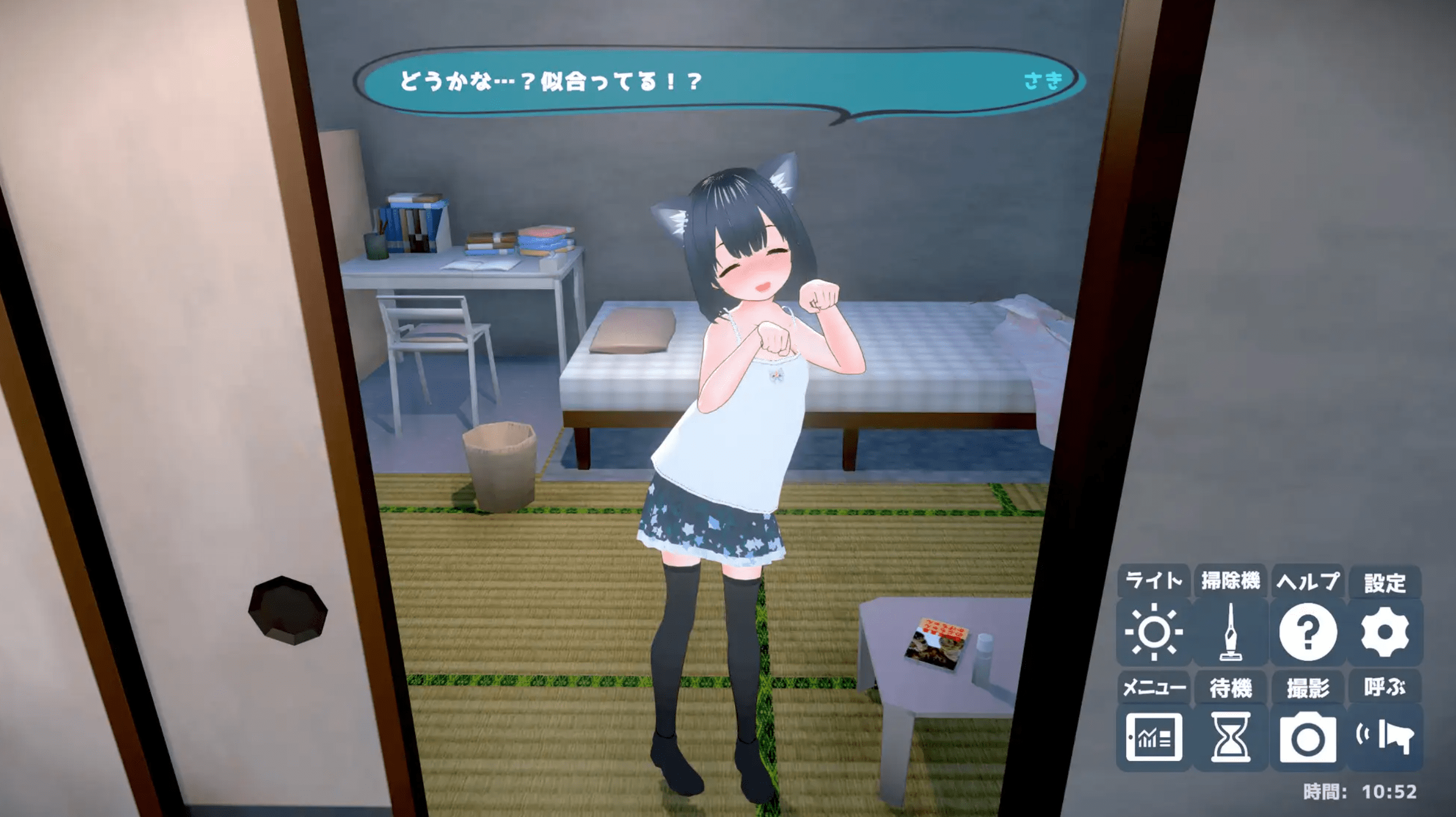Open the 設定 settings gear
This screenshot has width=1456, height=817.
[x=1385, y=632]
